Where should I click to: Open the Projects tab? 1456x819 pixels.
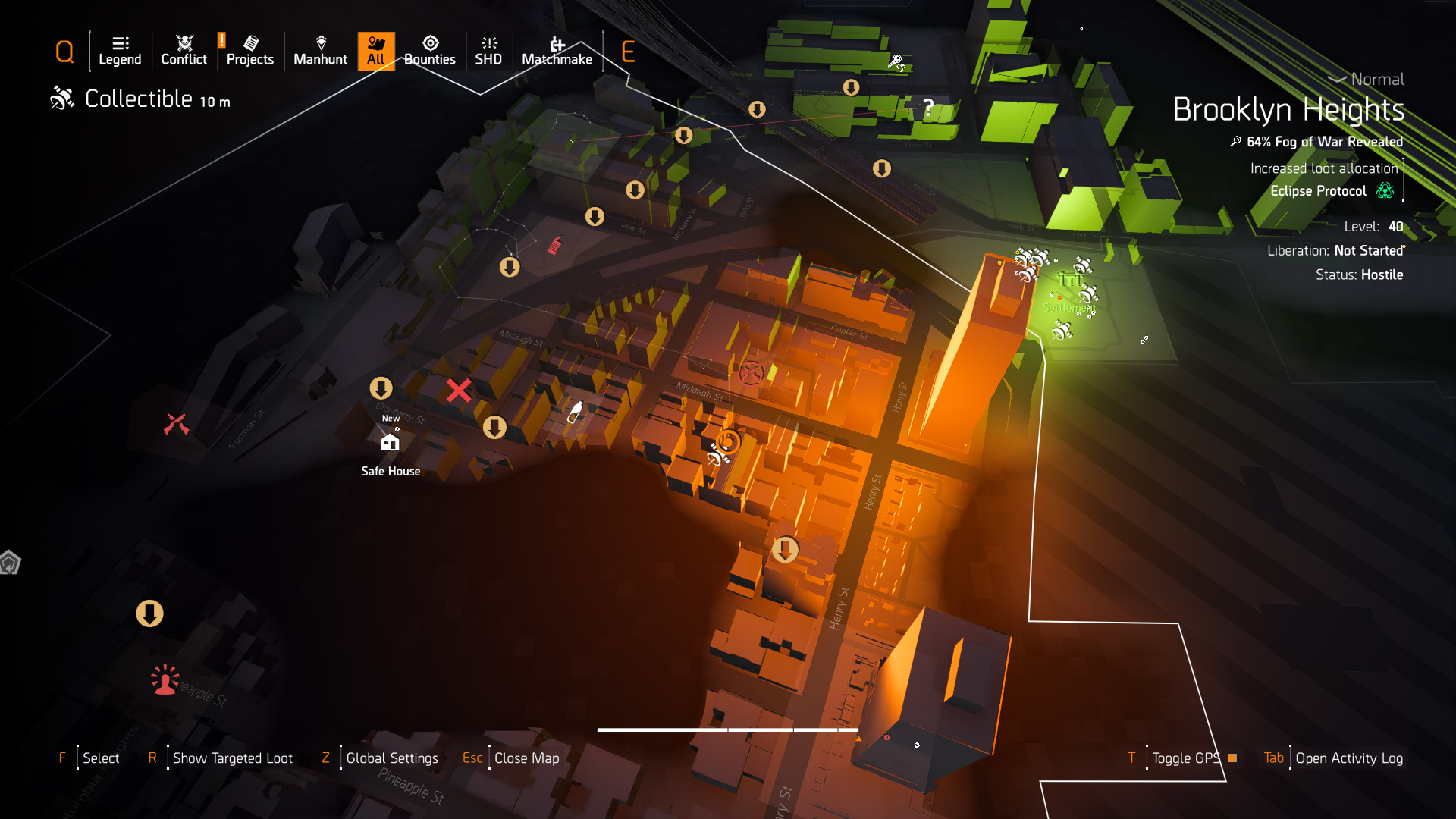click(x=250, y=51)
